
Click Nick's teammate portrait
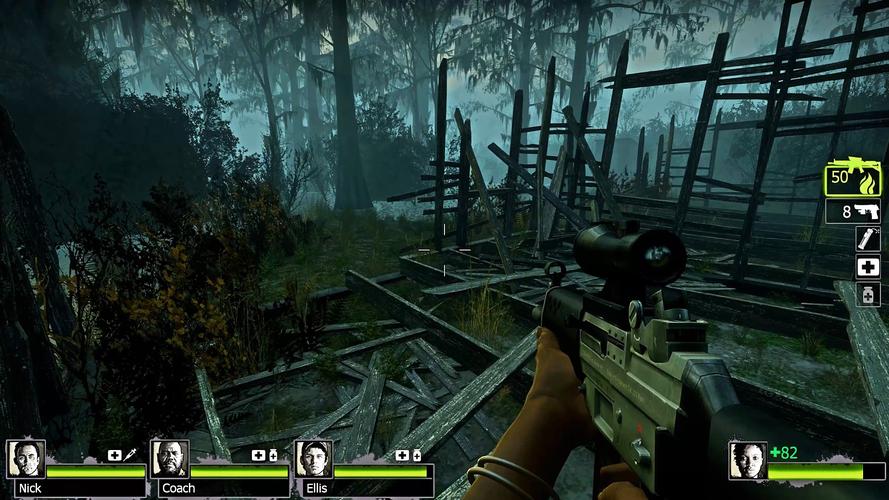[x=26, y=460]
